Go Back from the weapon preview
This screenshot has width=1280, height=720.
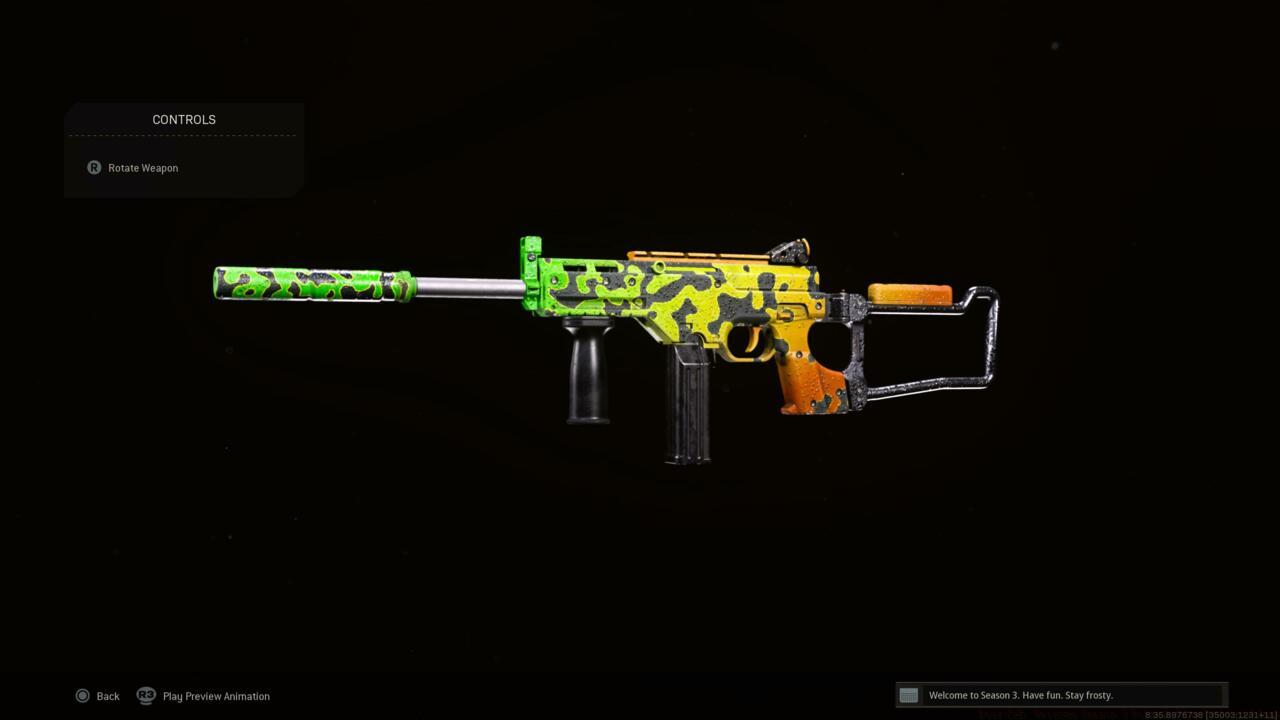tap(97, 696)
